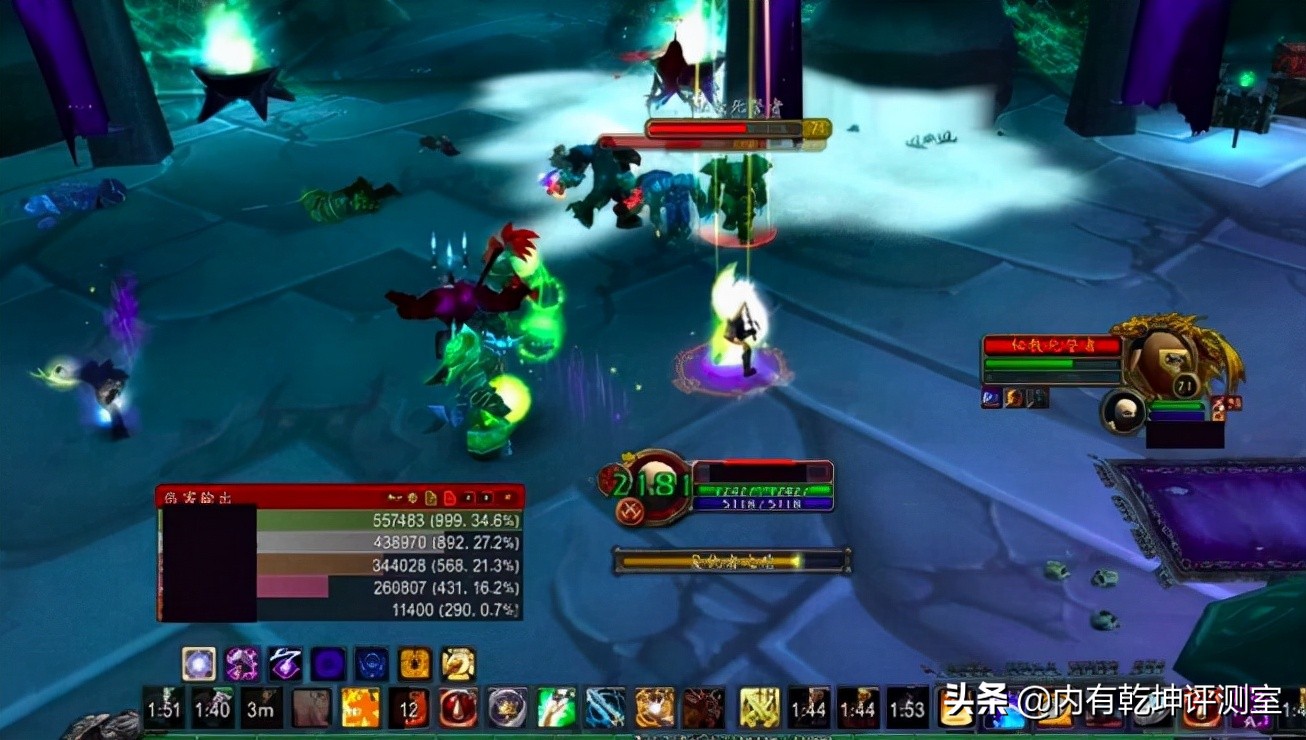This screenshot has height=740, width=1306.
Task: Click the ability slot showing 3m cooldown
Action: (x=262, y=708)
